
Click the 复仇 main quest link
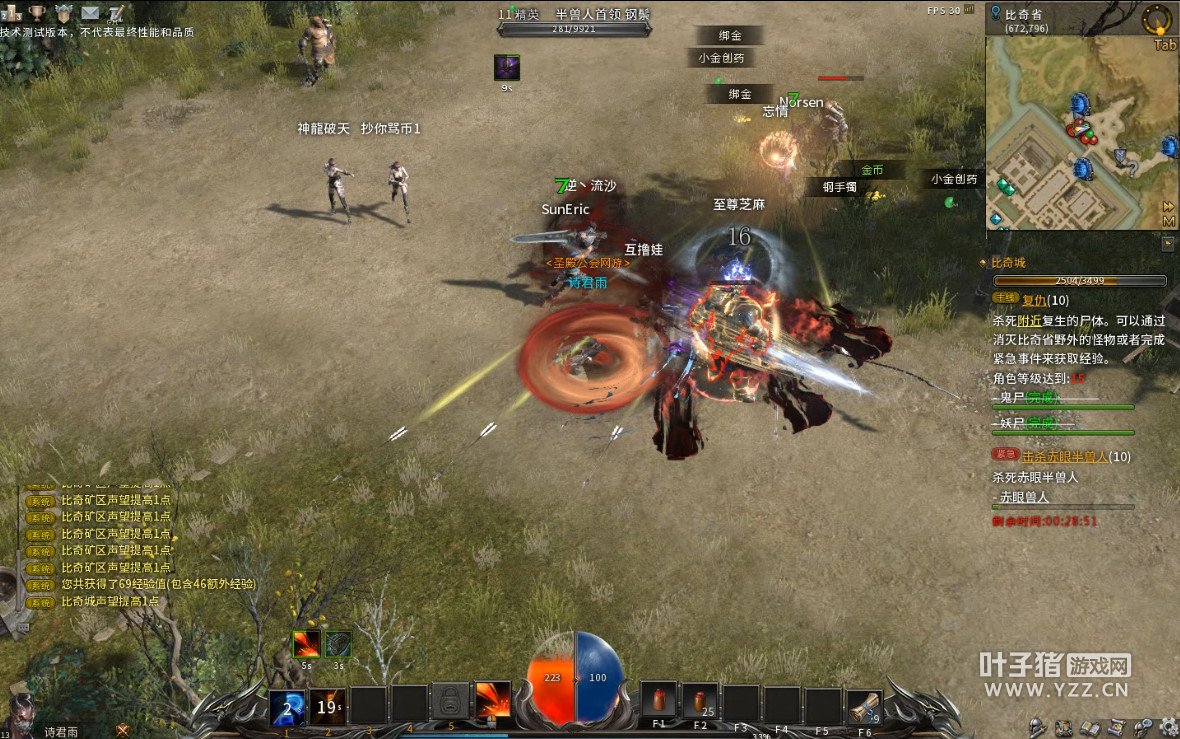pyautogui.click(x=1034, y=300)
